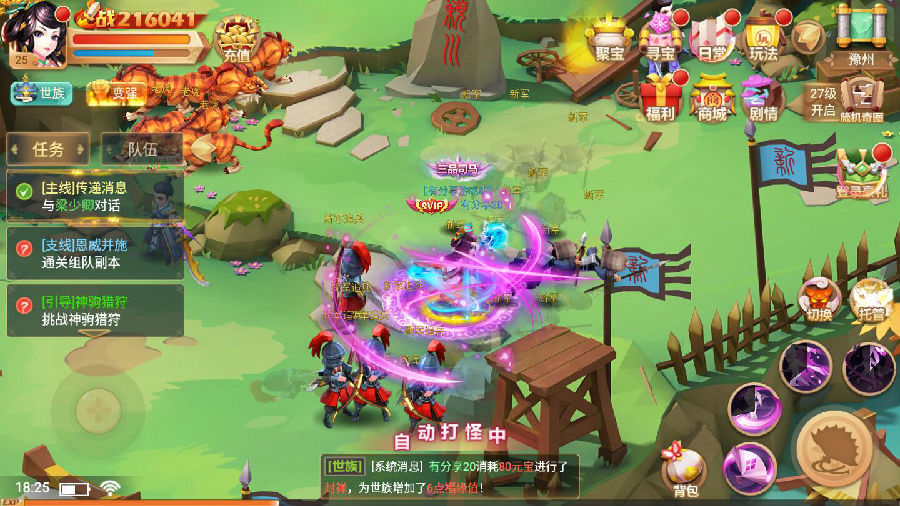Open the 聚宝 treasure bowl icon

(x=608, y=40)
